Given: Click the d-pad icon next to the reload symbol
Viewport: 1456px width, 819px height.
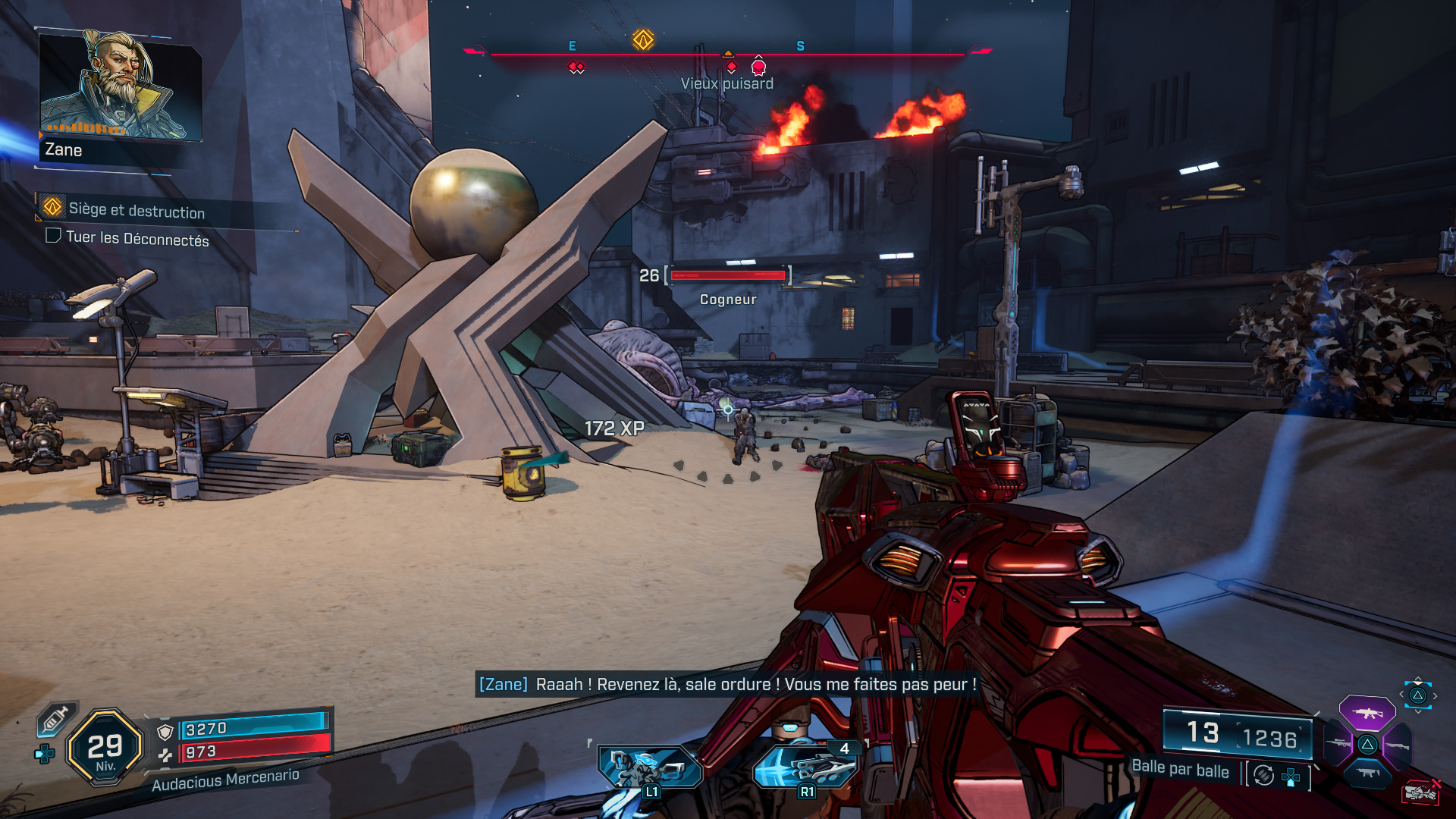Looking at the screenshot, I should click(x=1291, y=777).
